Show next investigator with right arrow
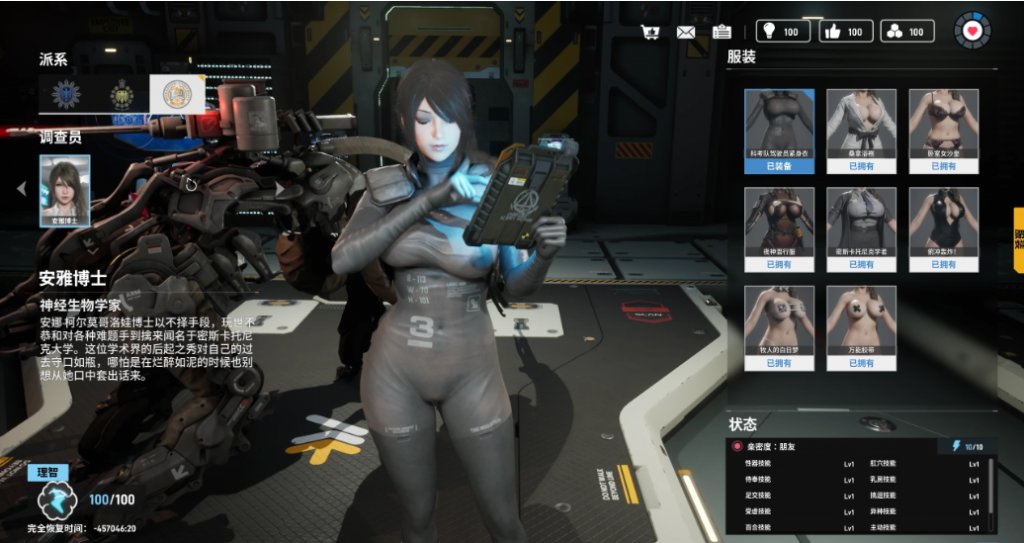Image resolution: width=1024 pixels, height=543 pixels. click(281, 187)
